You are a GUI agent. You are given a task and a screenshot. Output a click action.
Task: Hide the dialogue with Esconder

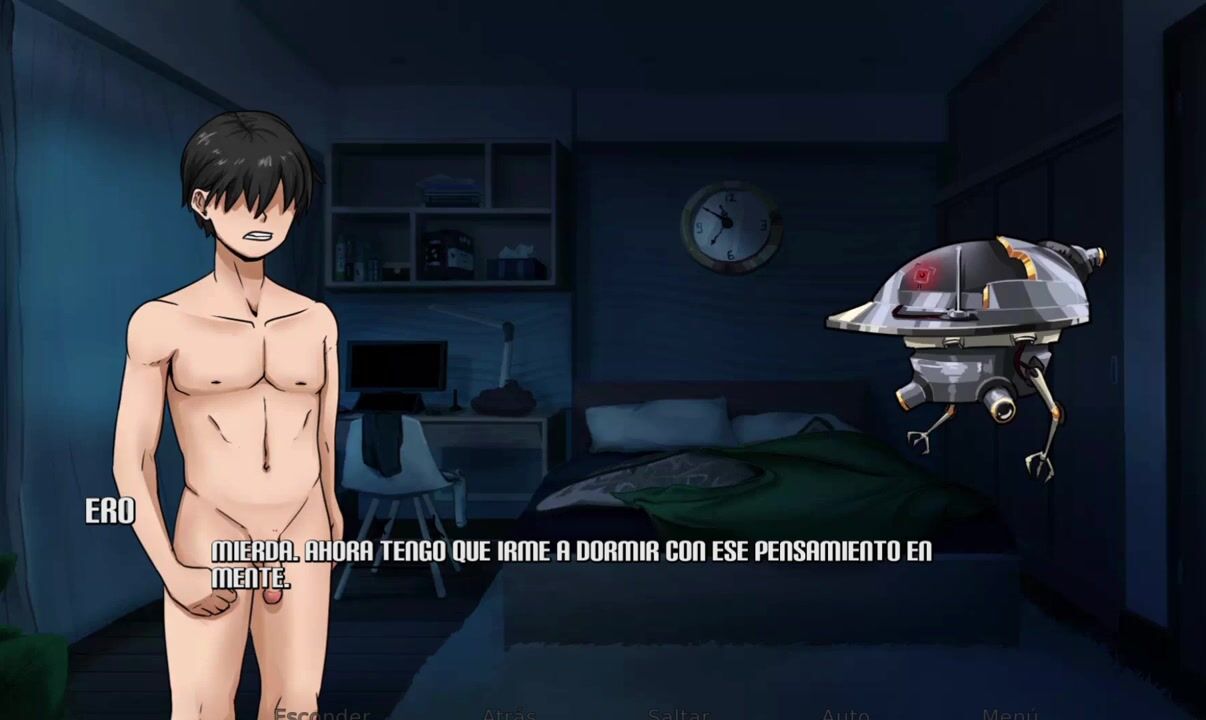(x=322, y=714)
